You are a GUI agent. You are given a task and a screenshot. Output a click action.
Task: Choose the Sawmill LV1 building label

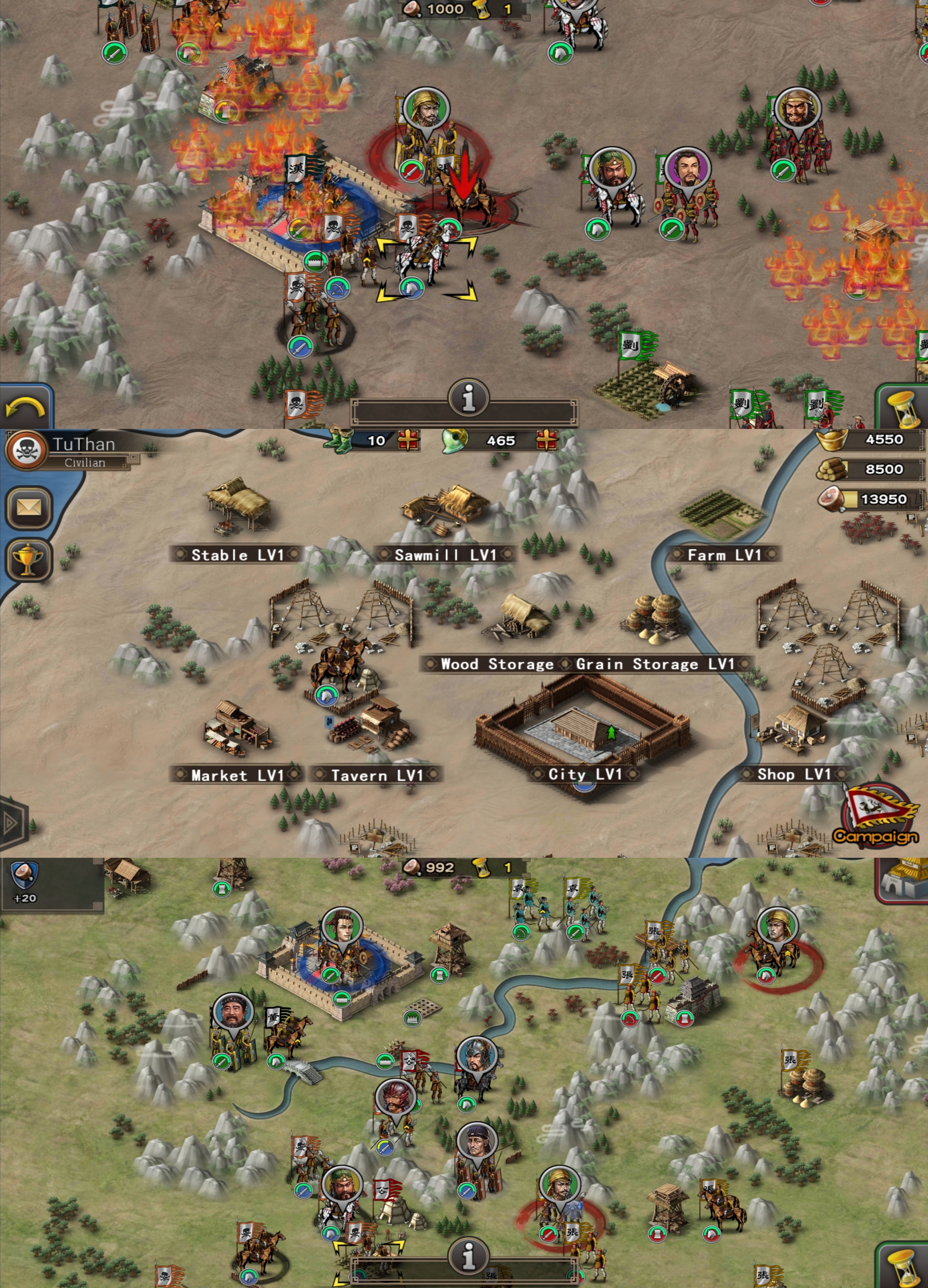(x=445, y=555)
